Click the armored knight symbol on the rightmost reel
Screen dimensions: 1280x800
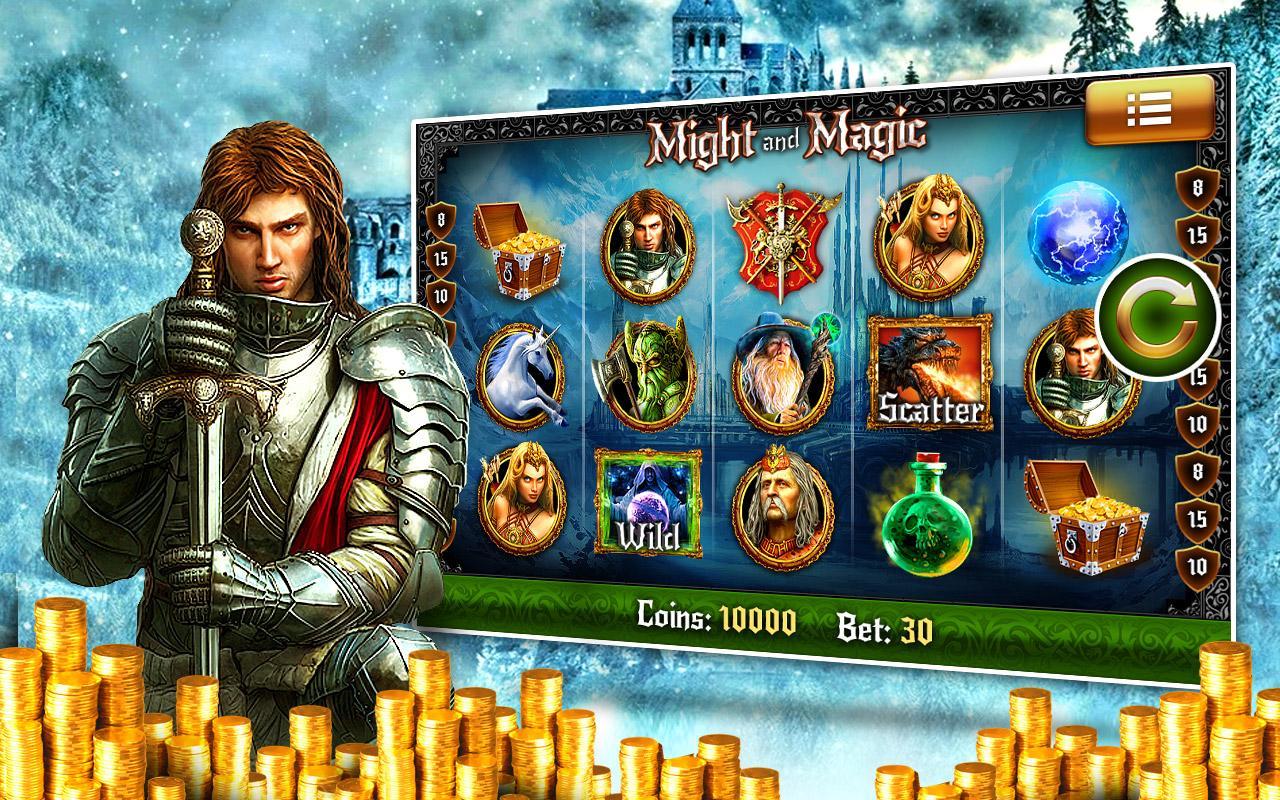(1085, 375)
